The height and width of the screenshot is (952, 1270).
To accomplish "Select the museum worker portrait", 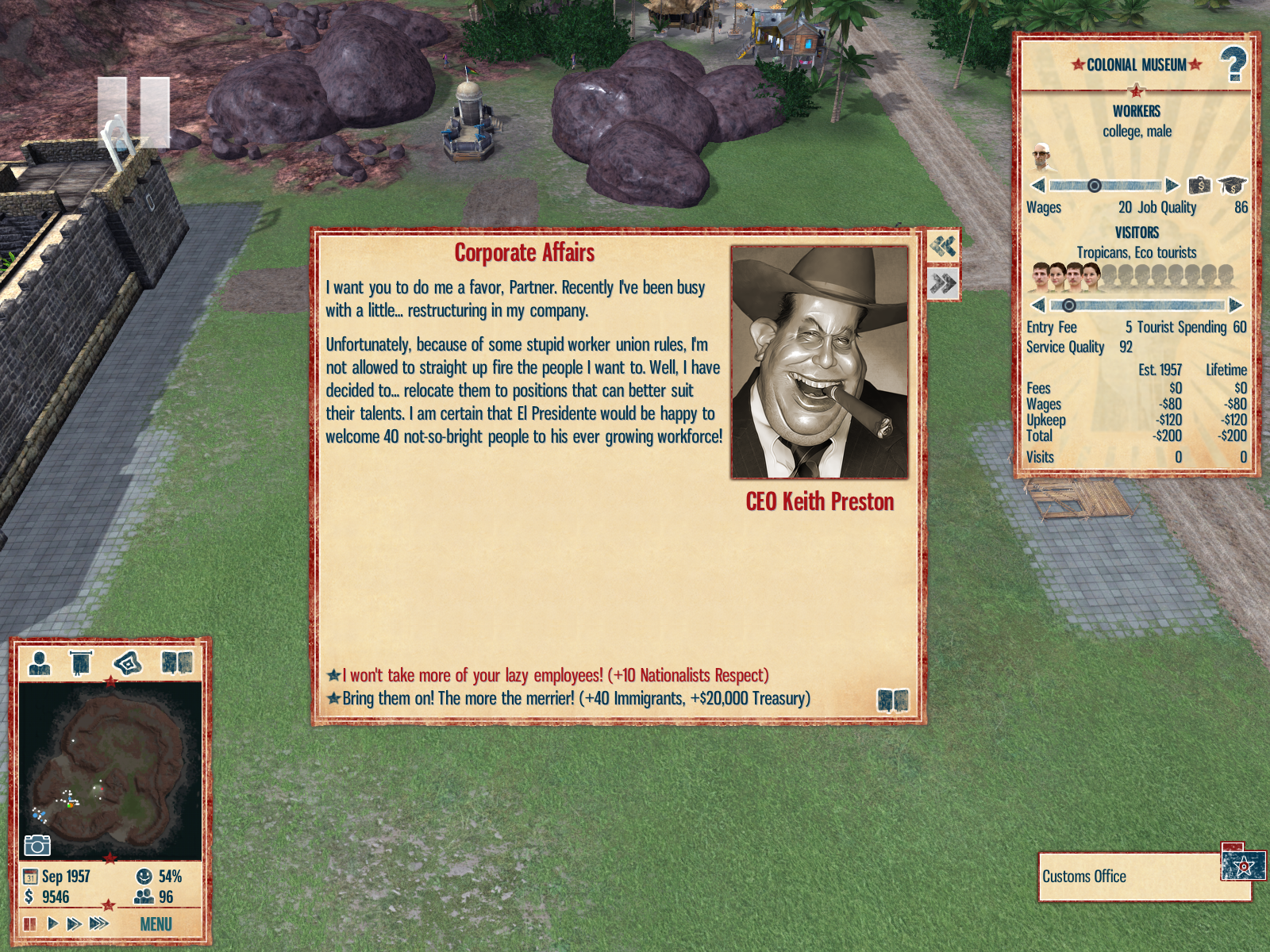I will tap(1042, 156).
